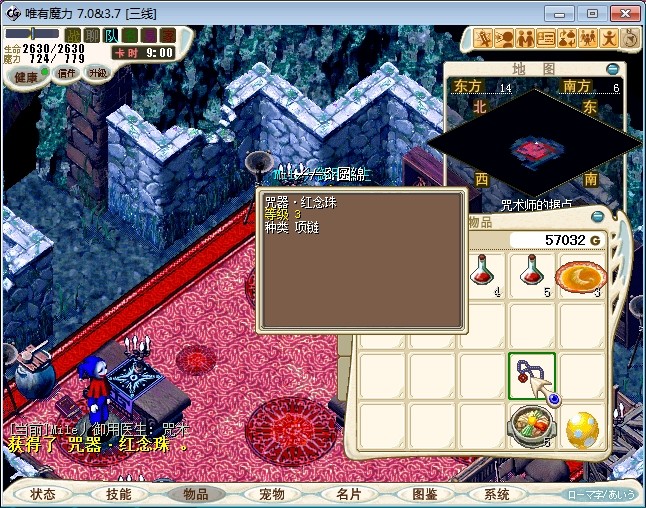646x508 pixels.
Task: Minimize the 地图 map panel
Action: (x=613, y=69)
